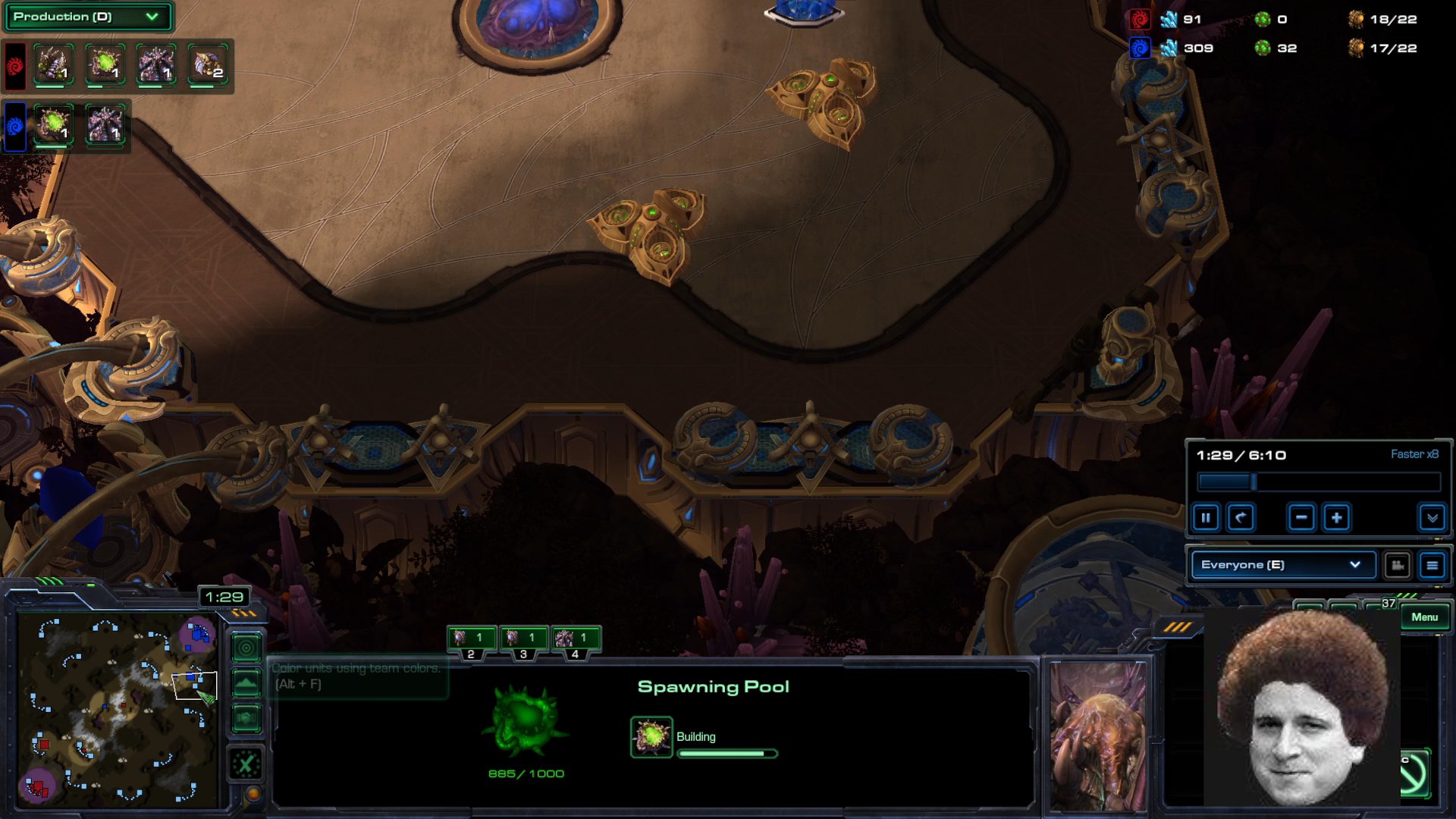The width and height of the screenshot is (1456, 819).
Task: Click the camera view icon beside the Everyone dropdown
Action: (1398, 565)
